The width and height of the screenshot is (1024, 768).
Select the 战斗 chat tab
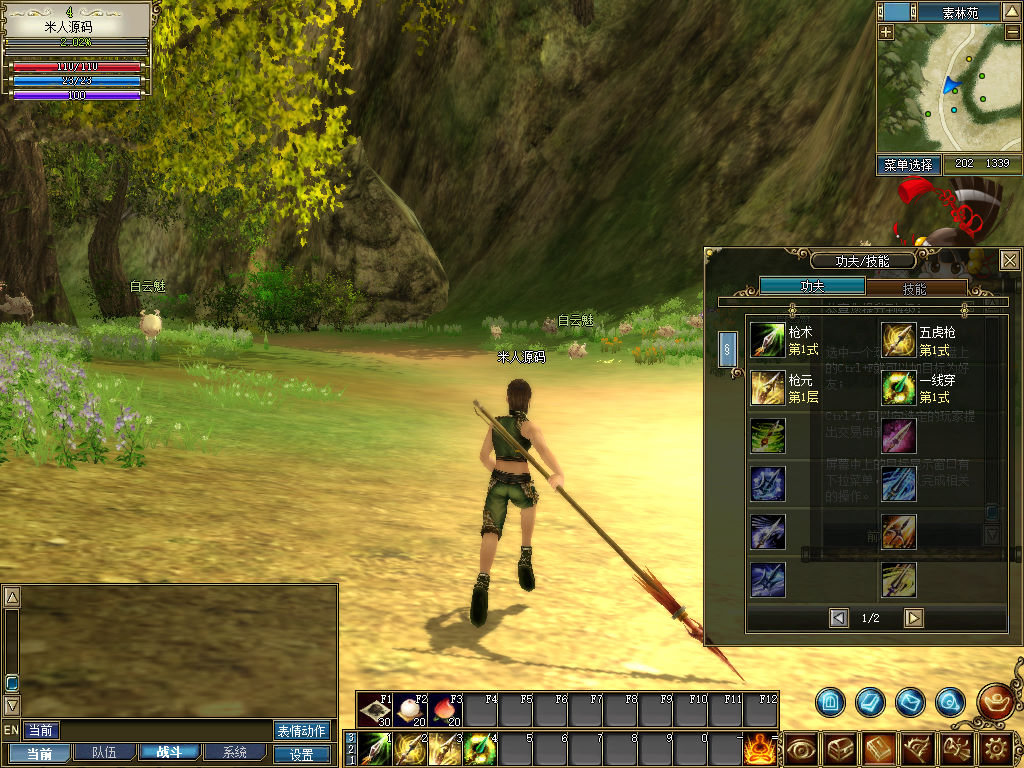(169, 753)
